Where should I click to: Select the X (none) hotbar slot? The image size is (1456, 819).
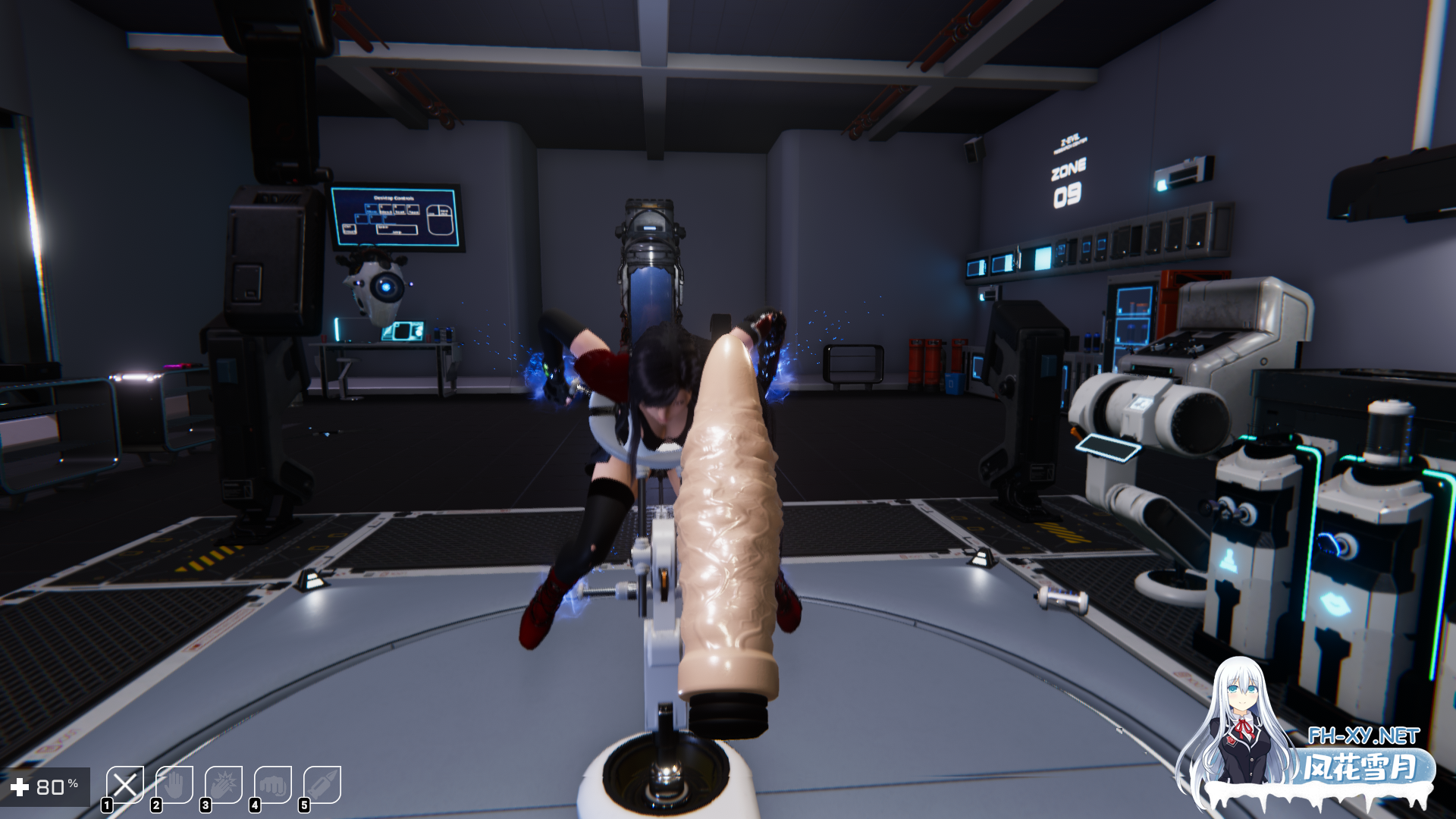pos(125,785)
